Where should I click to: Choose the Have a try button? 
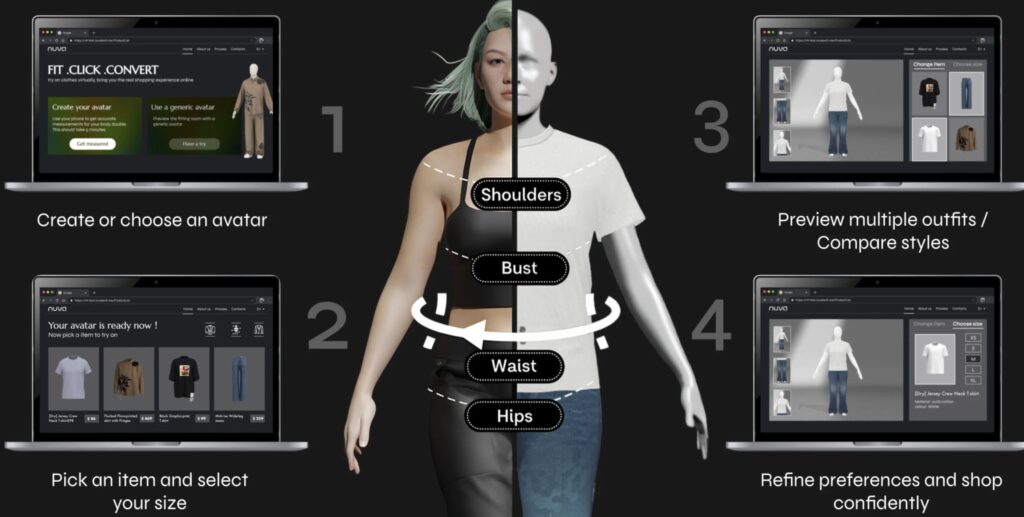193,144
